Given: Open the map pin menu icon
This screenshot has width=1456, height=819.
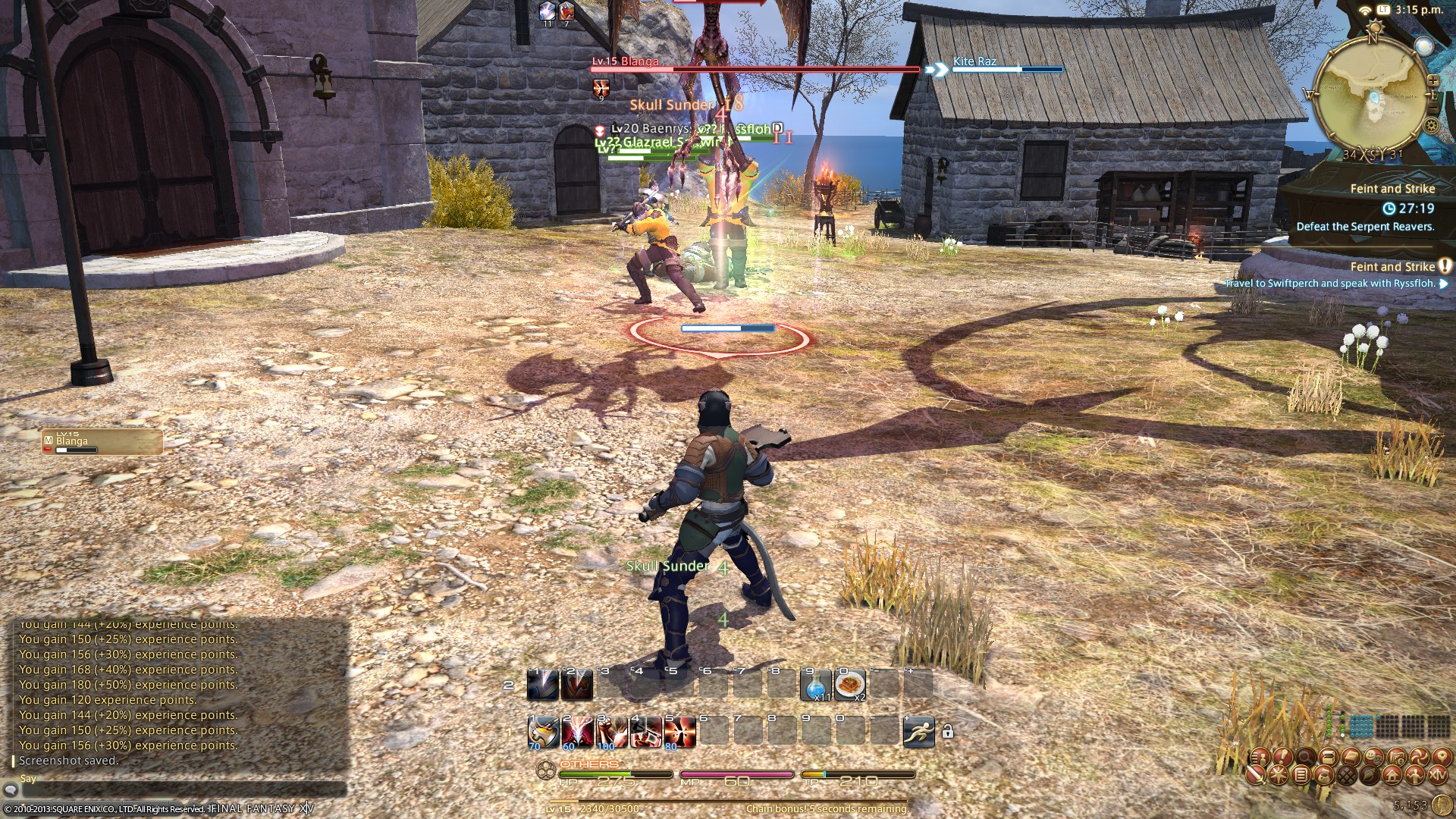Looking at the screenshot, I should pos(1440,757).
